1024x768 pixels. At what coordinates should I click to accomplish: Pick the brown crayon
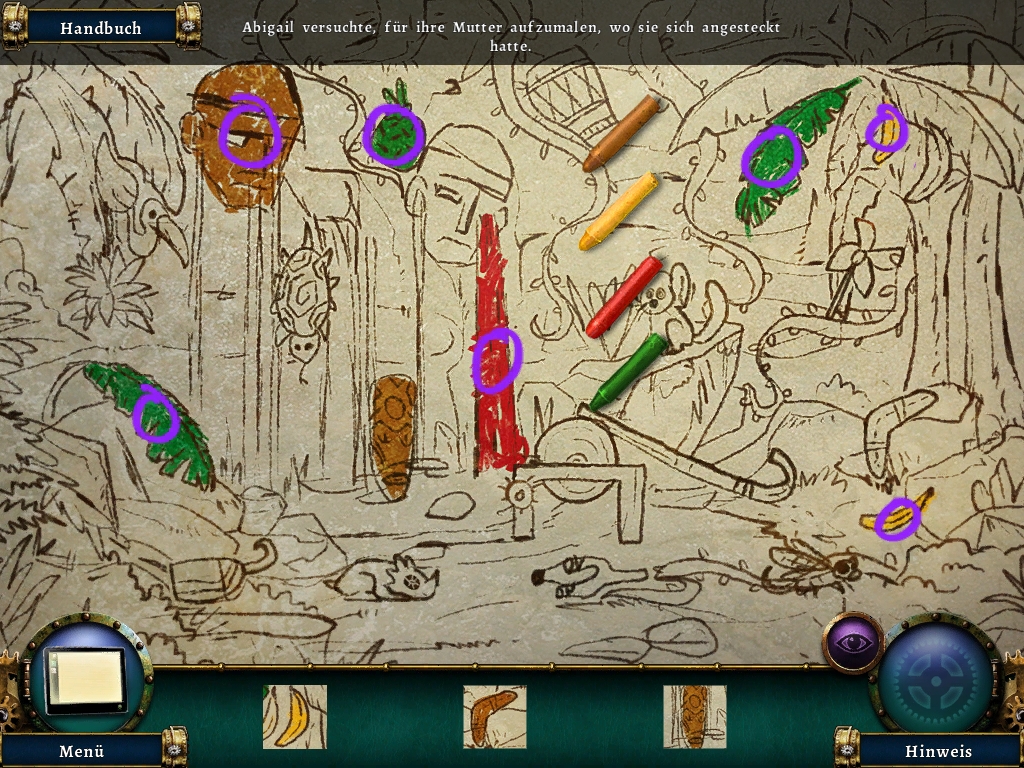coord(621,133)
